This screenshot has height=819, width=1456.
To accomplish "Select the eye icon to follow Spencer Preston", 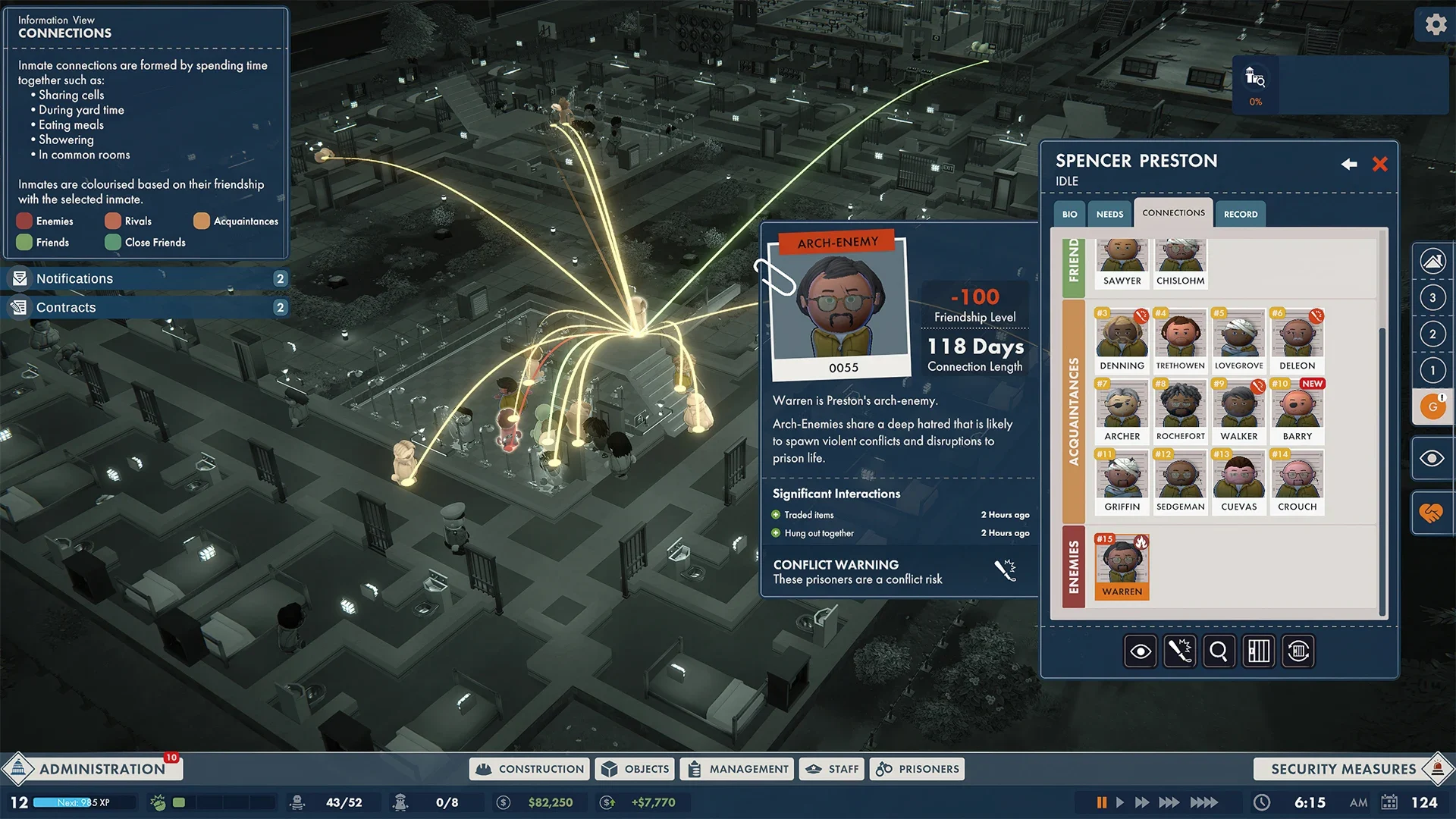I will 1140,651.
